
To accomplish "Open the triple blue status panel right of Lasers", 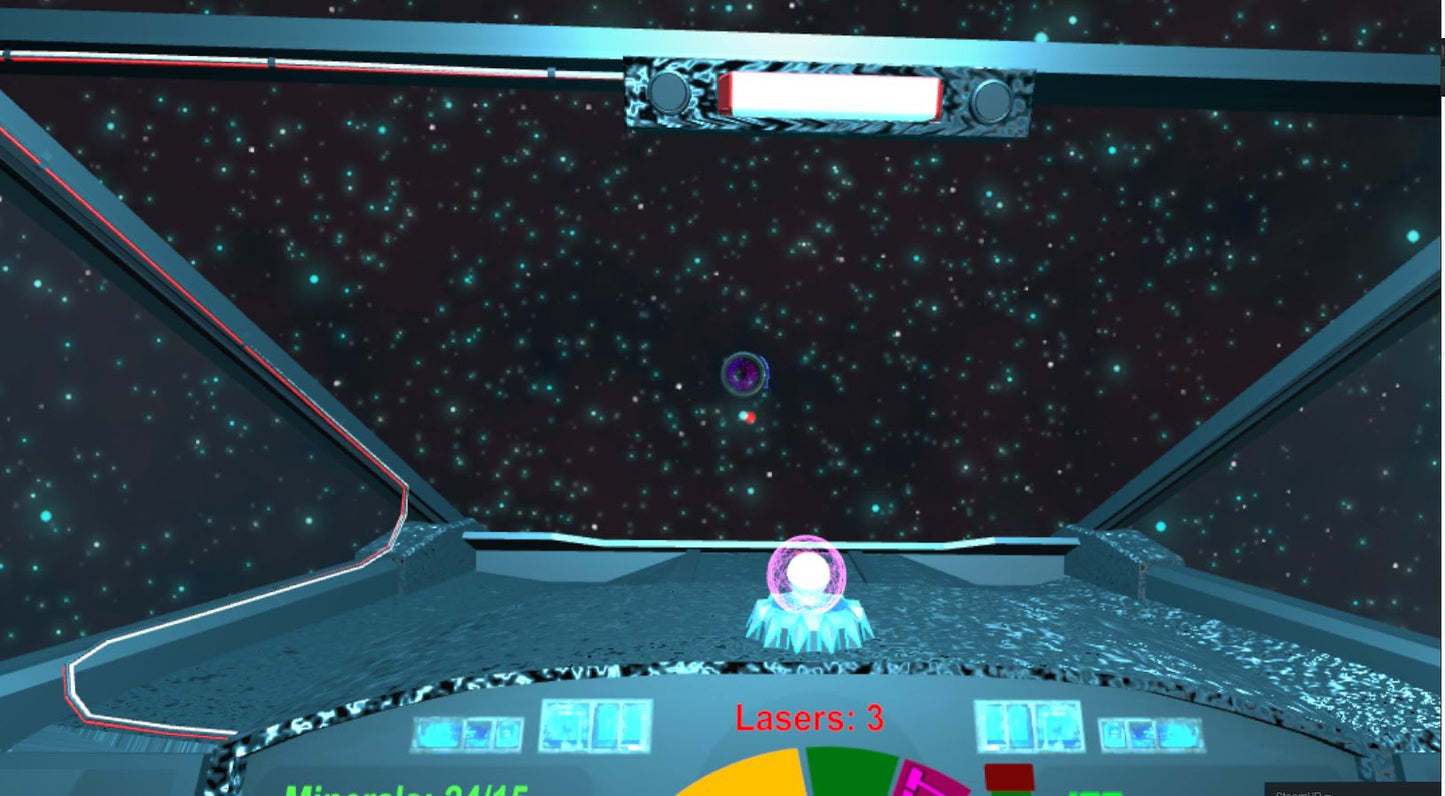I will 1027,726.
